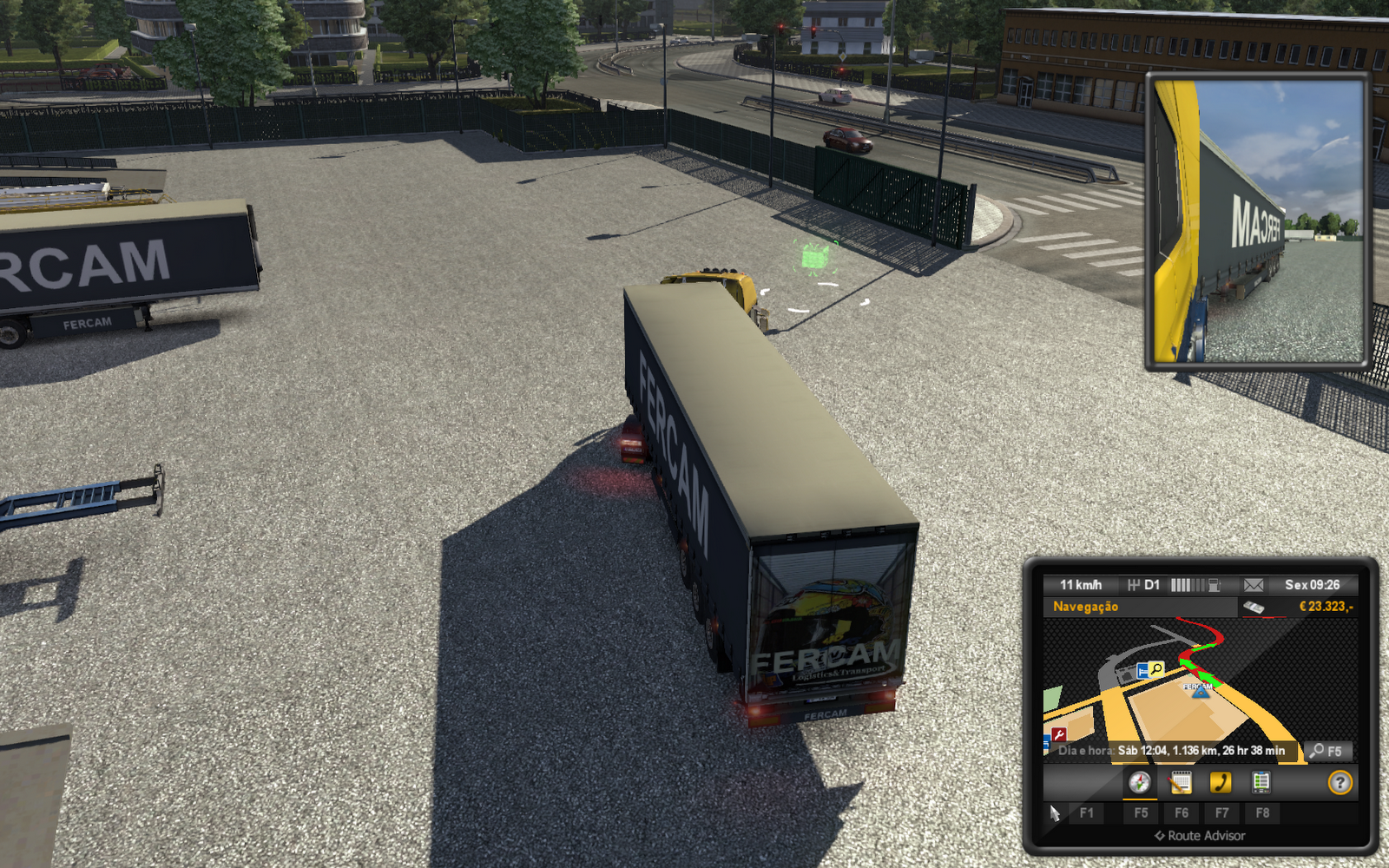Click the red wrench service icon on the minimap
Viewport: 1389px width, 868px height.
click(1059, 733)
